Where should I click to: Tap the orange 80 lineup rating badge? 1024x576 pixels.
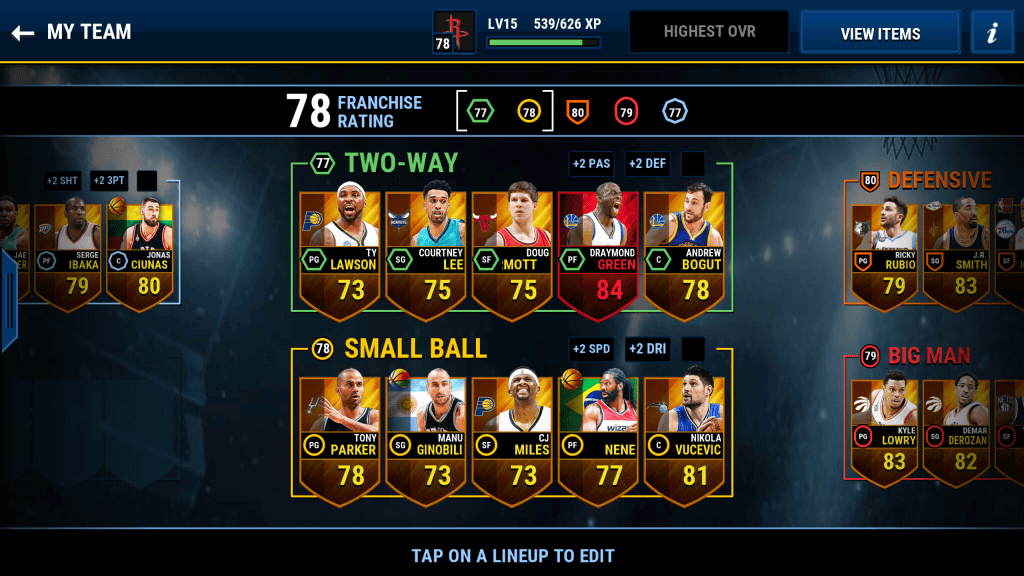577,112
